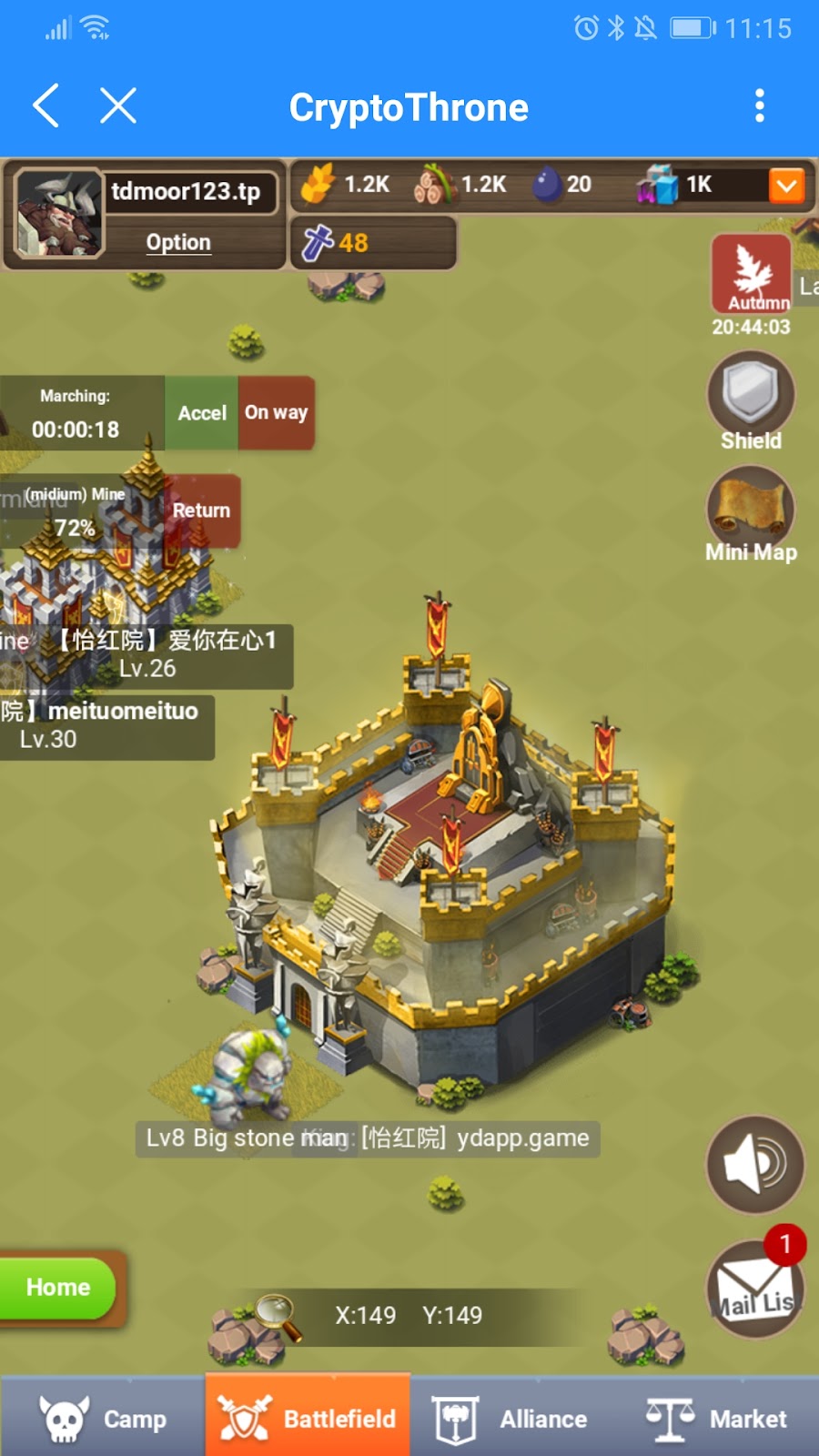Close the CryptoThrone page with X
The height and width of the screenshot is (1456, 819).
coord(118,106)
